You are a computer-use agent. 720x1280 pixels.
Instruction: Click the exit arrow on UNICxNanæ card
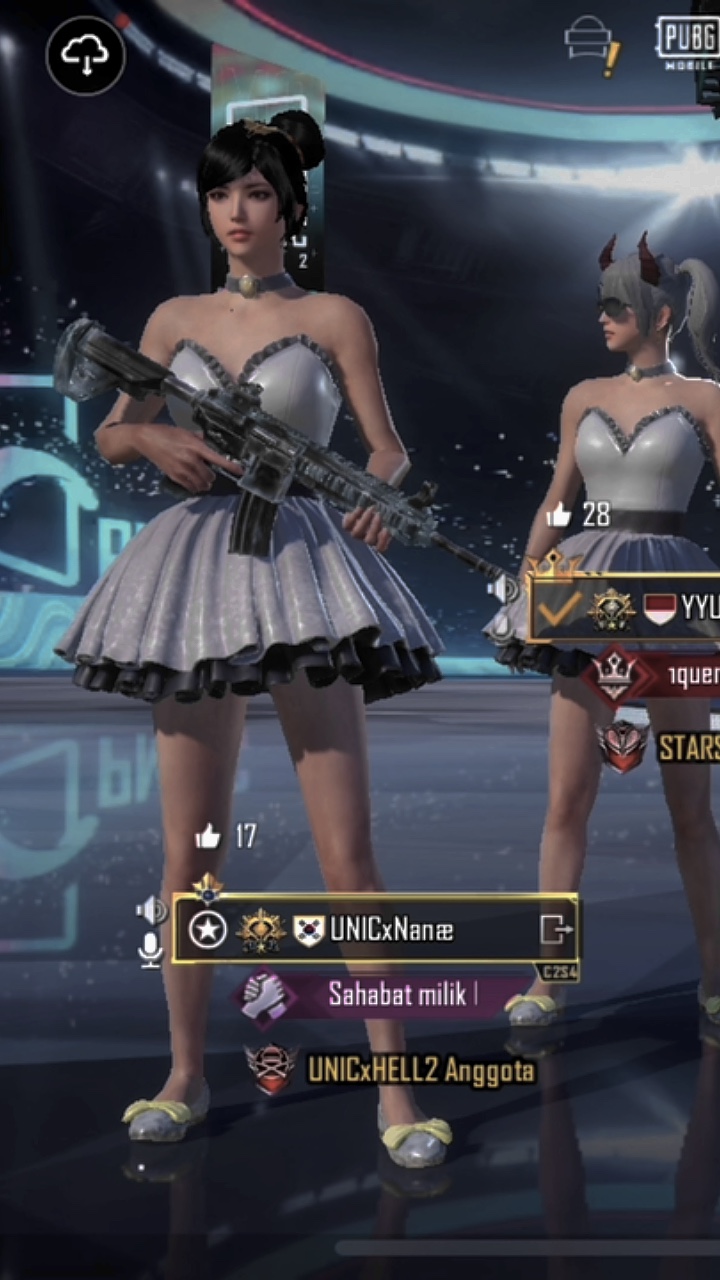coord(556,930)
